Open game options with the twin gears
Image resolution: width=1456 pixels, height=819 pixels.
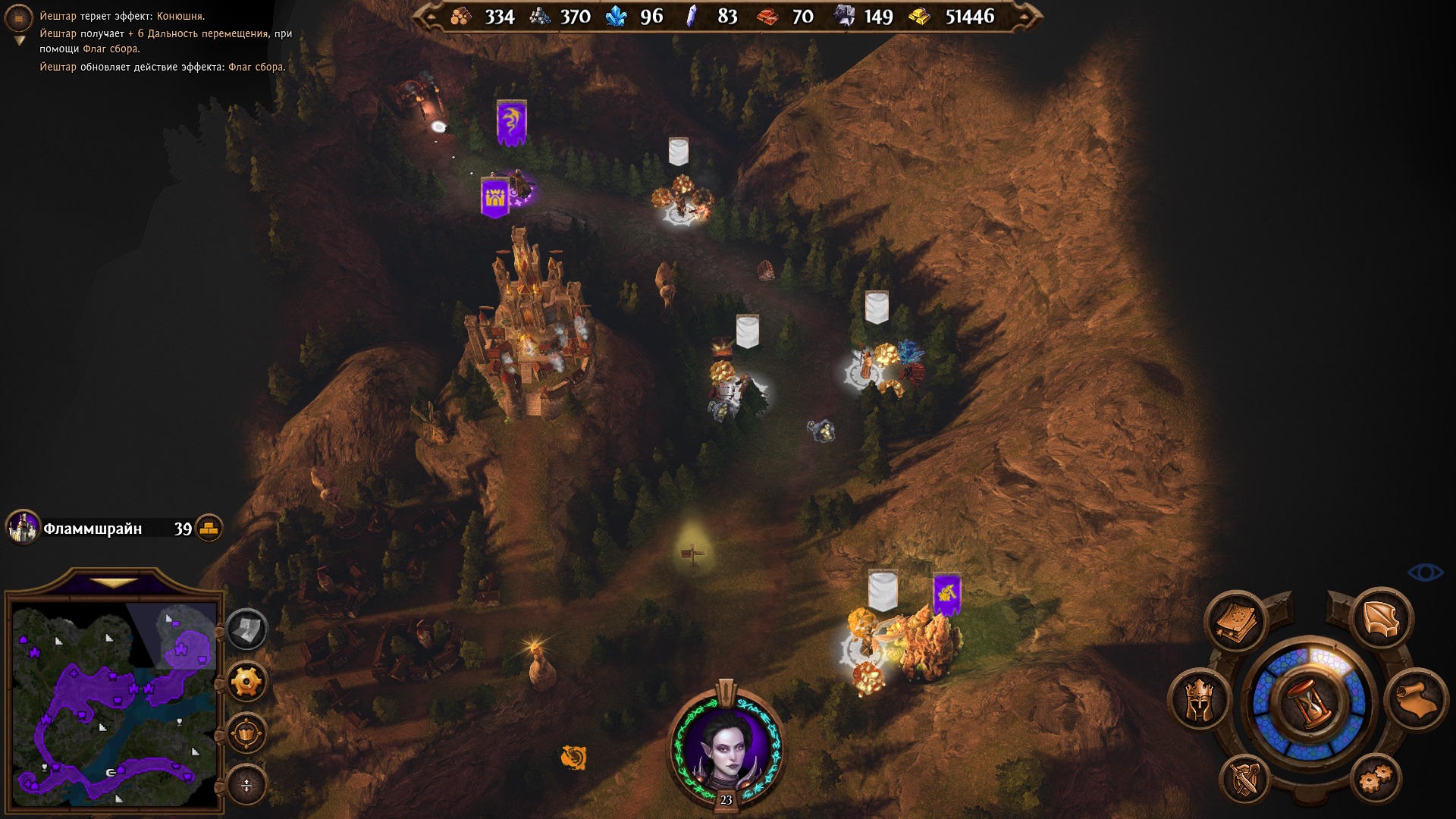(1376, 778)
